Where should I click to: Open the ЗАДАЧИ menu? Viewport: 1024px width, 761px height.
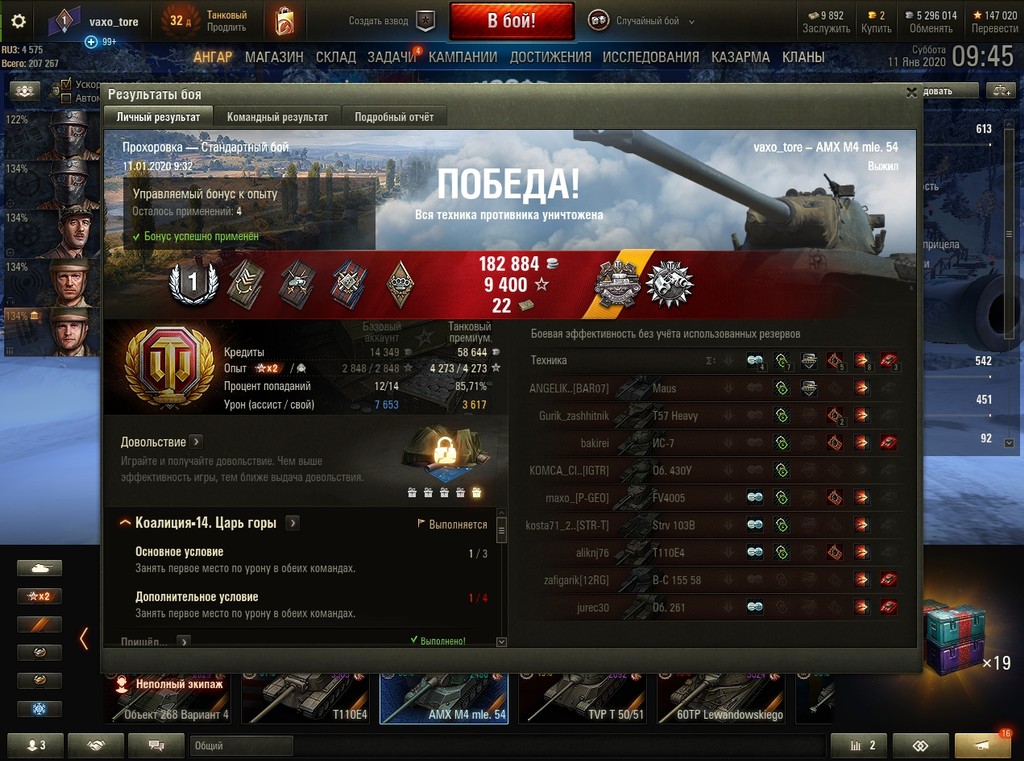coord(391,57)
